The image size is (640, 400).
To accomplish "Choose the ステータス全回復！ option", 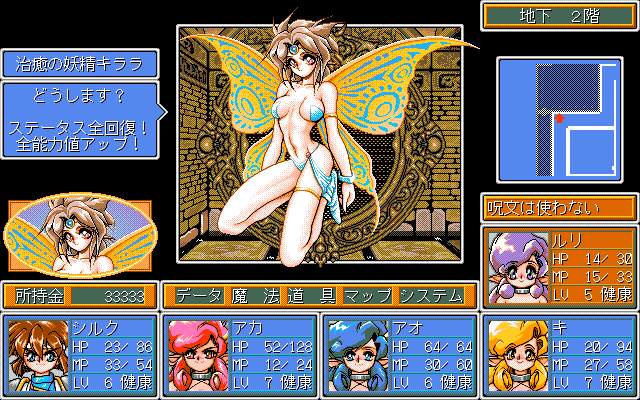I will pyautogui.click(x=81, y=127).
